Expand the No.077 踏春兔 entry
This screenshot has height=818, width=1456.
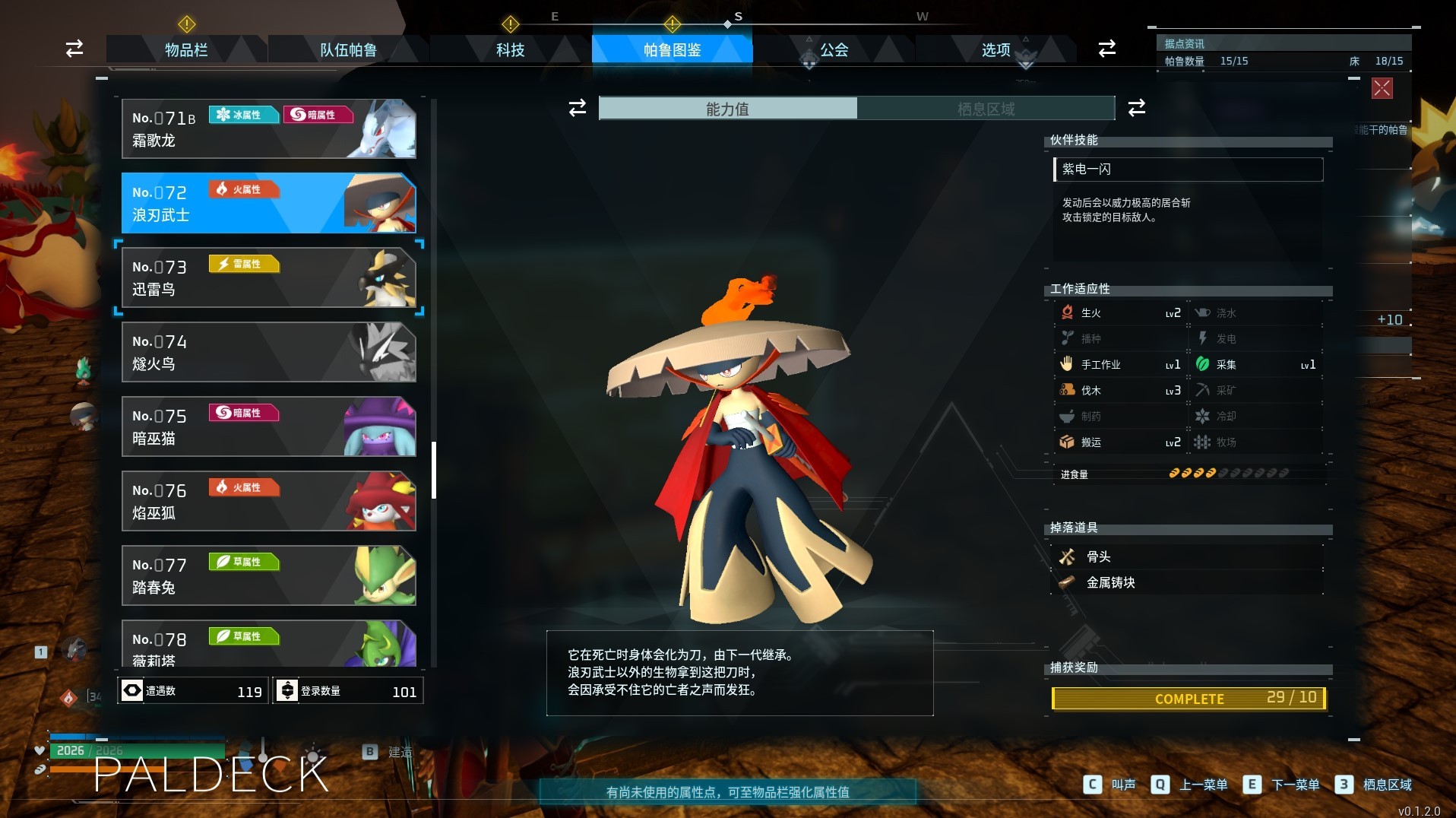(269, 576)
